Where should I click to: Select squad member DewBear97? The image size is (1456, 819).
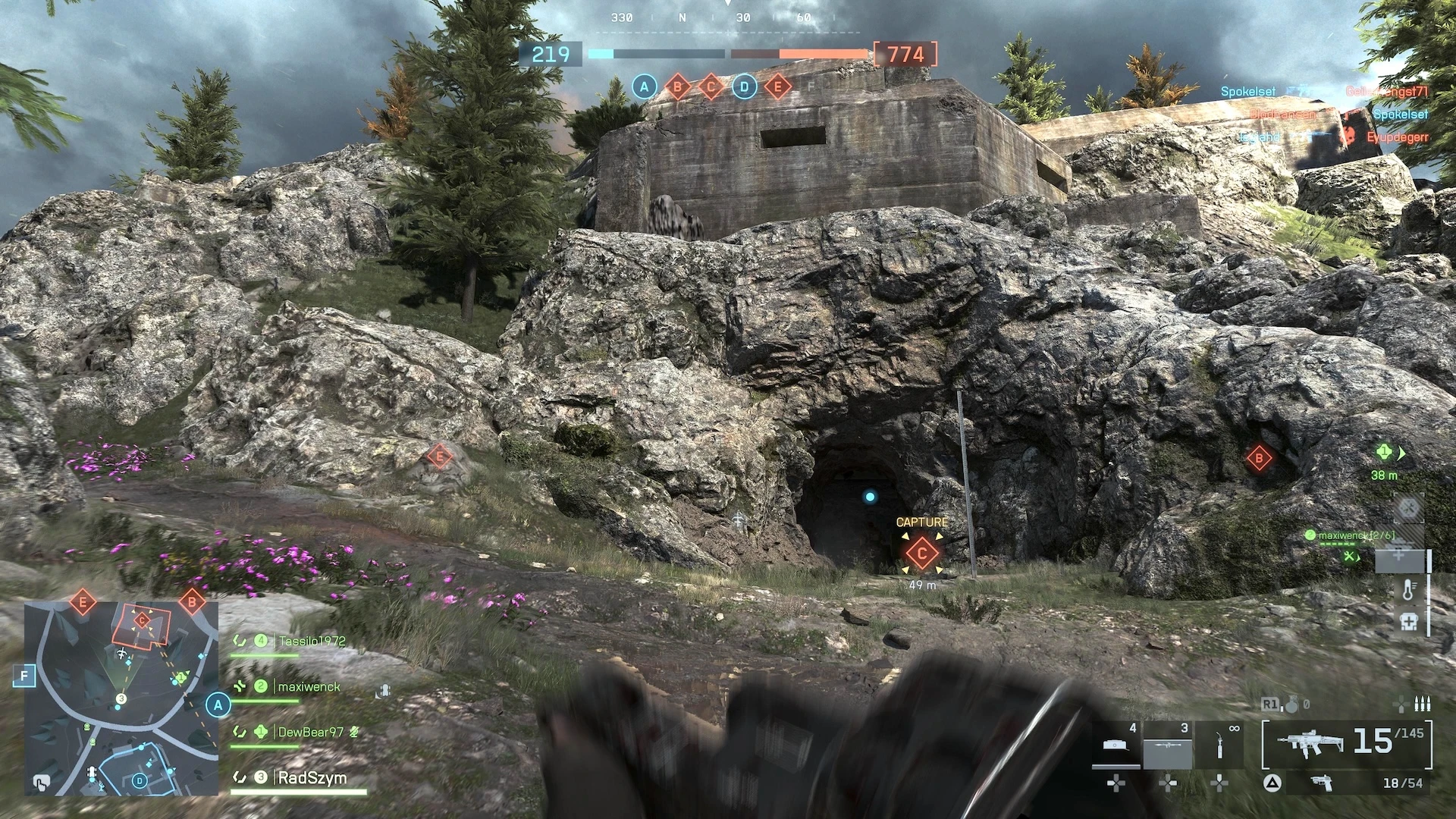[x=310, y=733]
